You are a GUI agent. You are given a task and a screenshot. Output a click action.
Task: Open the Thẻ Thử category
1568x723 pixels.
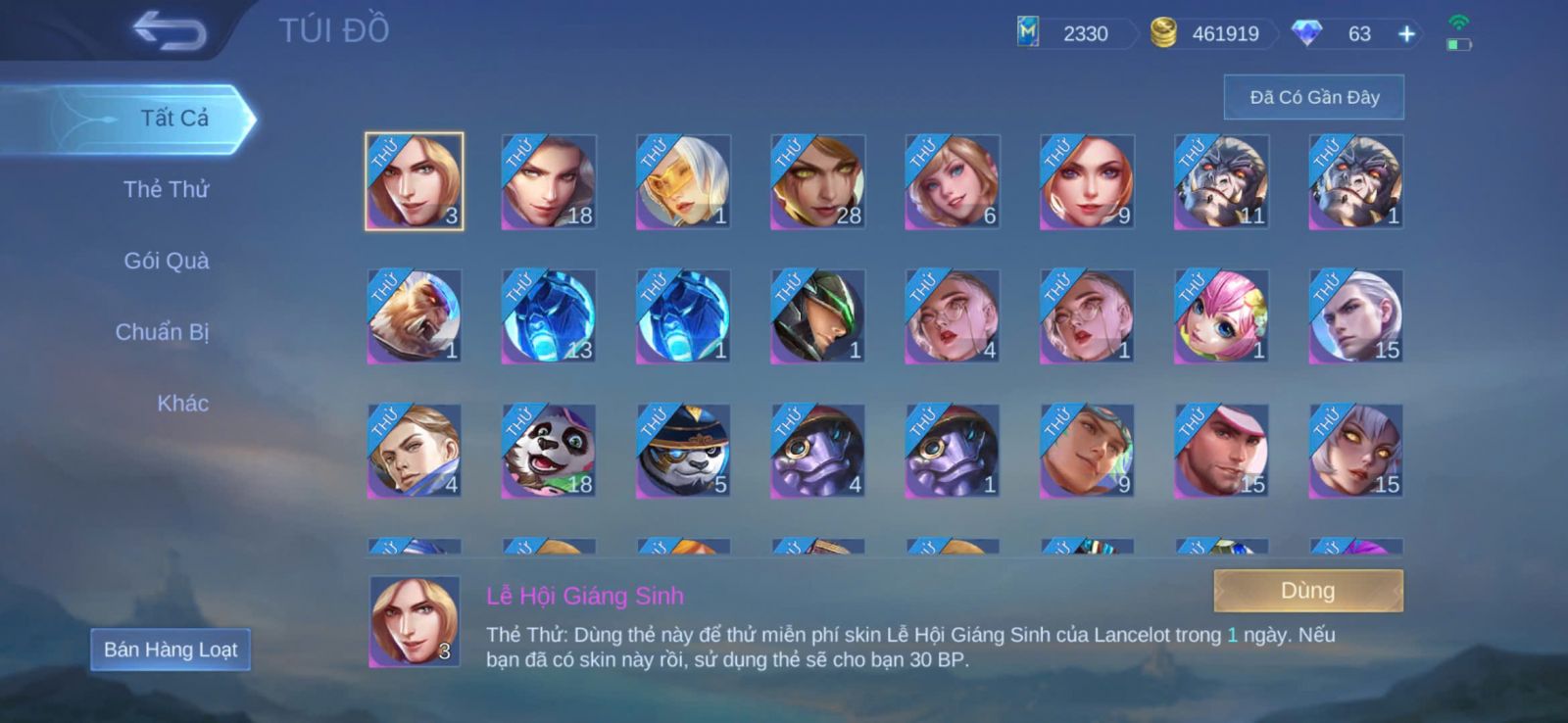pyautogui.click(x=166, y=189)
